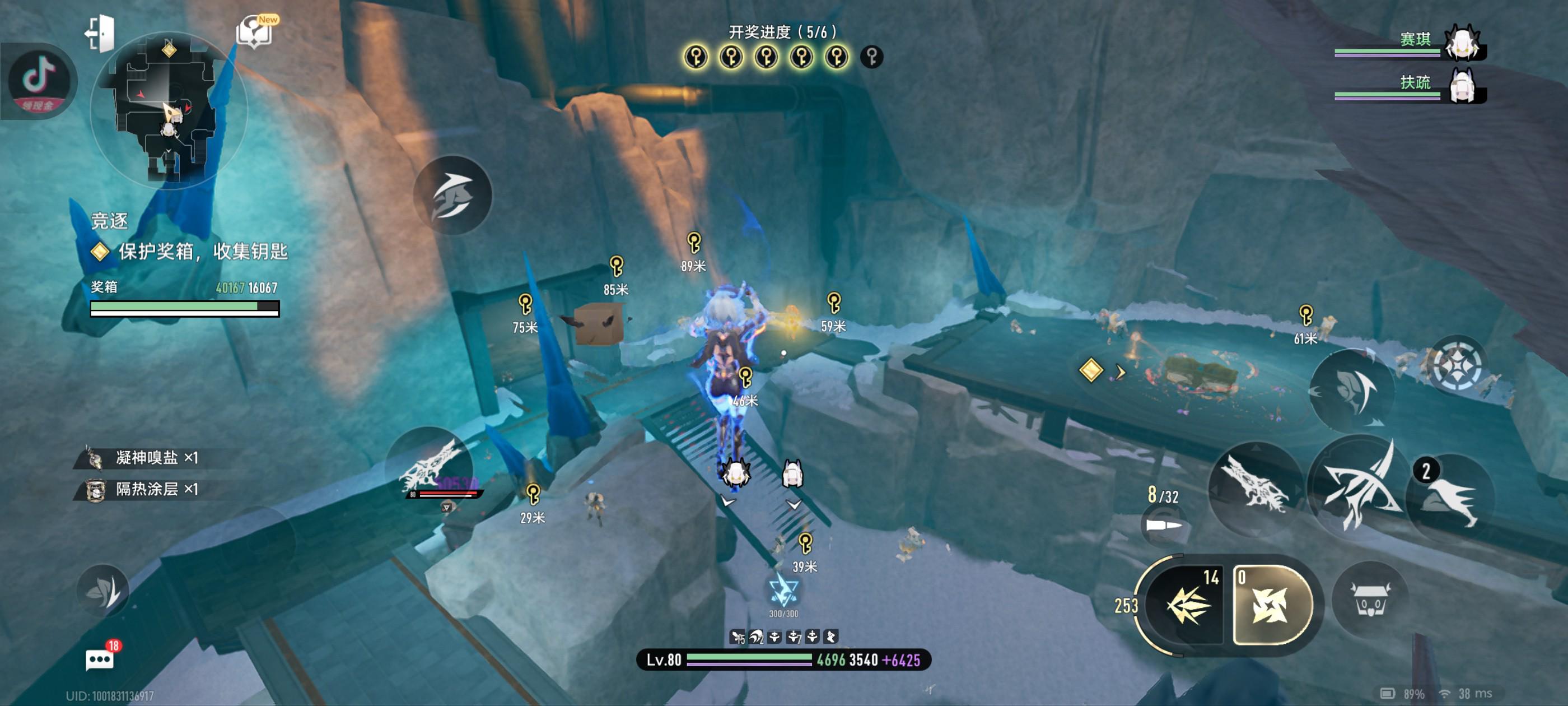Tap the crosshair aim button
This screenshot has width=1568, height=706.
coord(1457,365)
